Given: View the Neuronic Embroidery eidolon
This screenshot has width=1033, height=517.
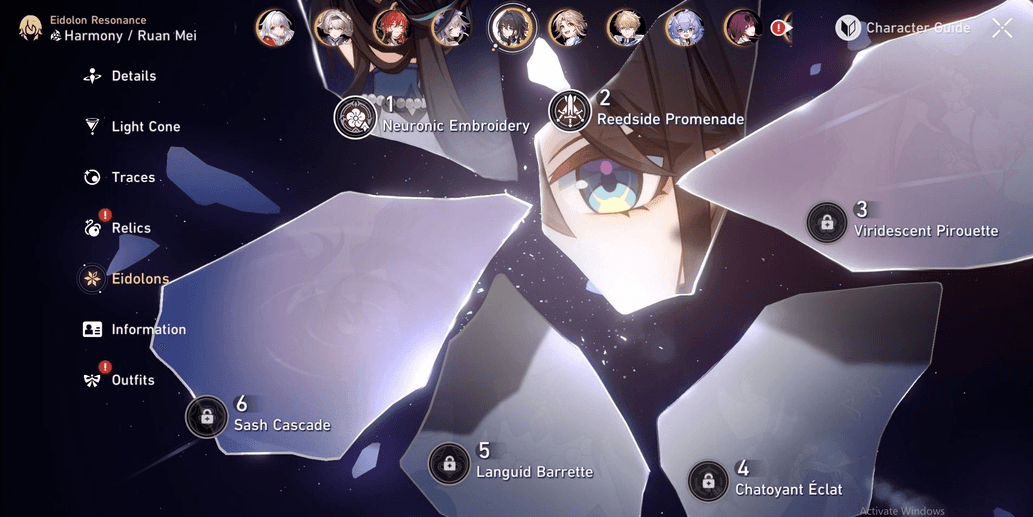Looking at the screenshot, I should [x=355, y=118].
